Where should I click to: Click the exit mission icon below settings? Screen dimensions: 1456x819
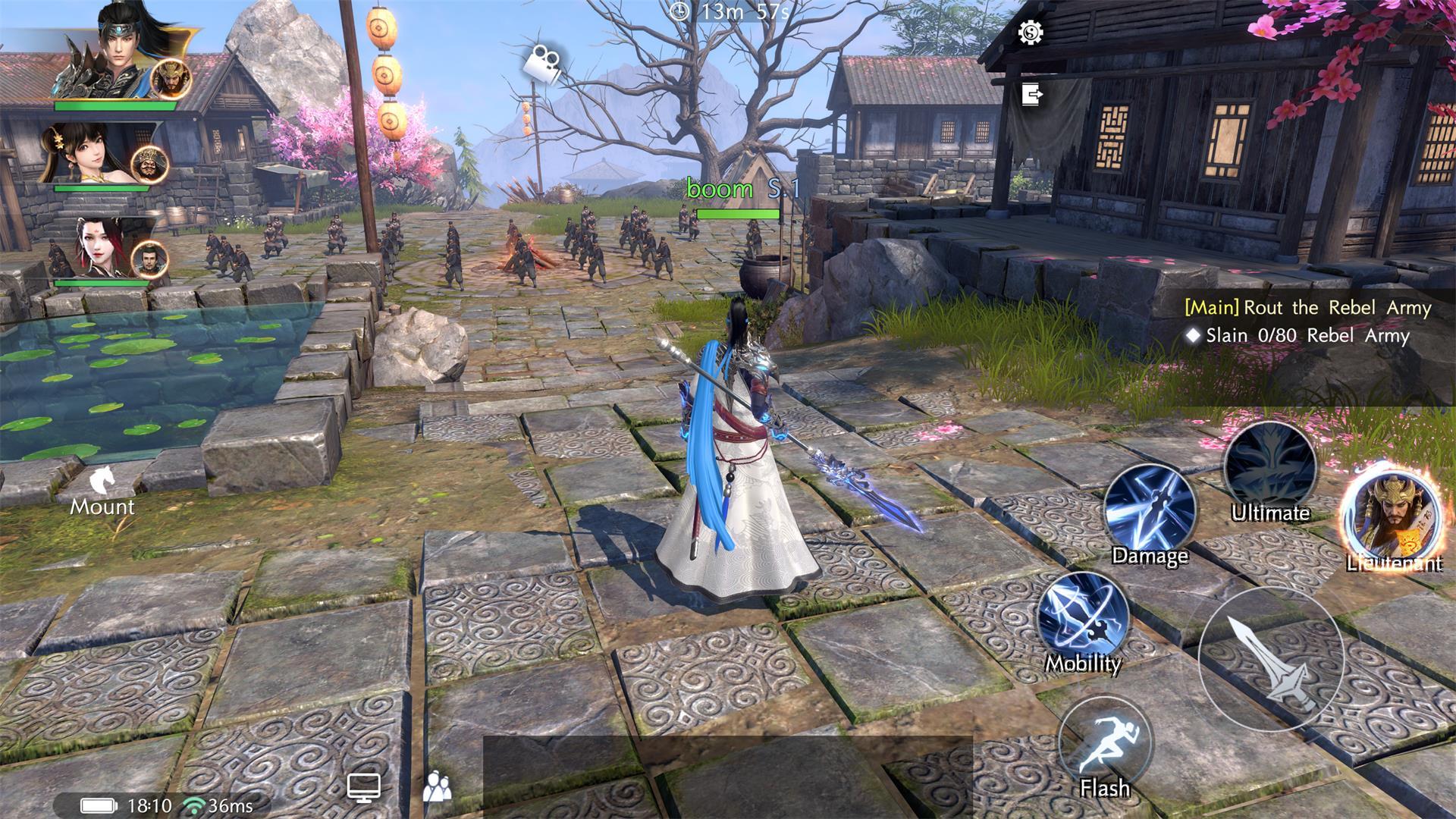[x=1029, y=93]
